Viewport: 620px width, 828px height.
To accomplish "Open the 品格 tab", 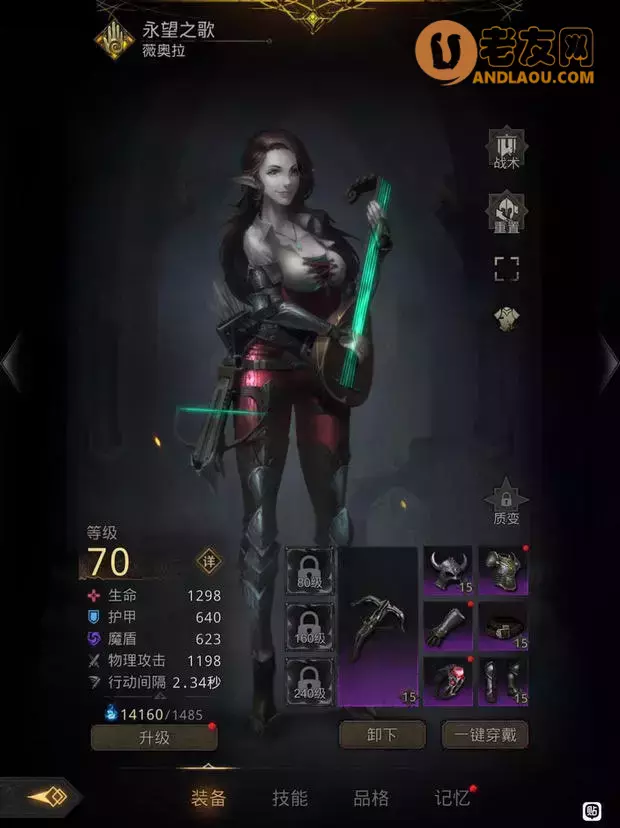I will [x=371, y=798].
